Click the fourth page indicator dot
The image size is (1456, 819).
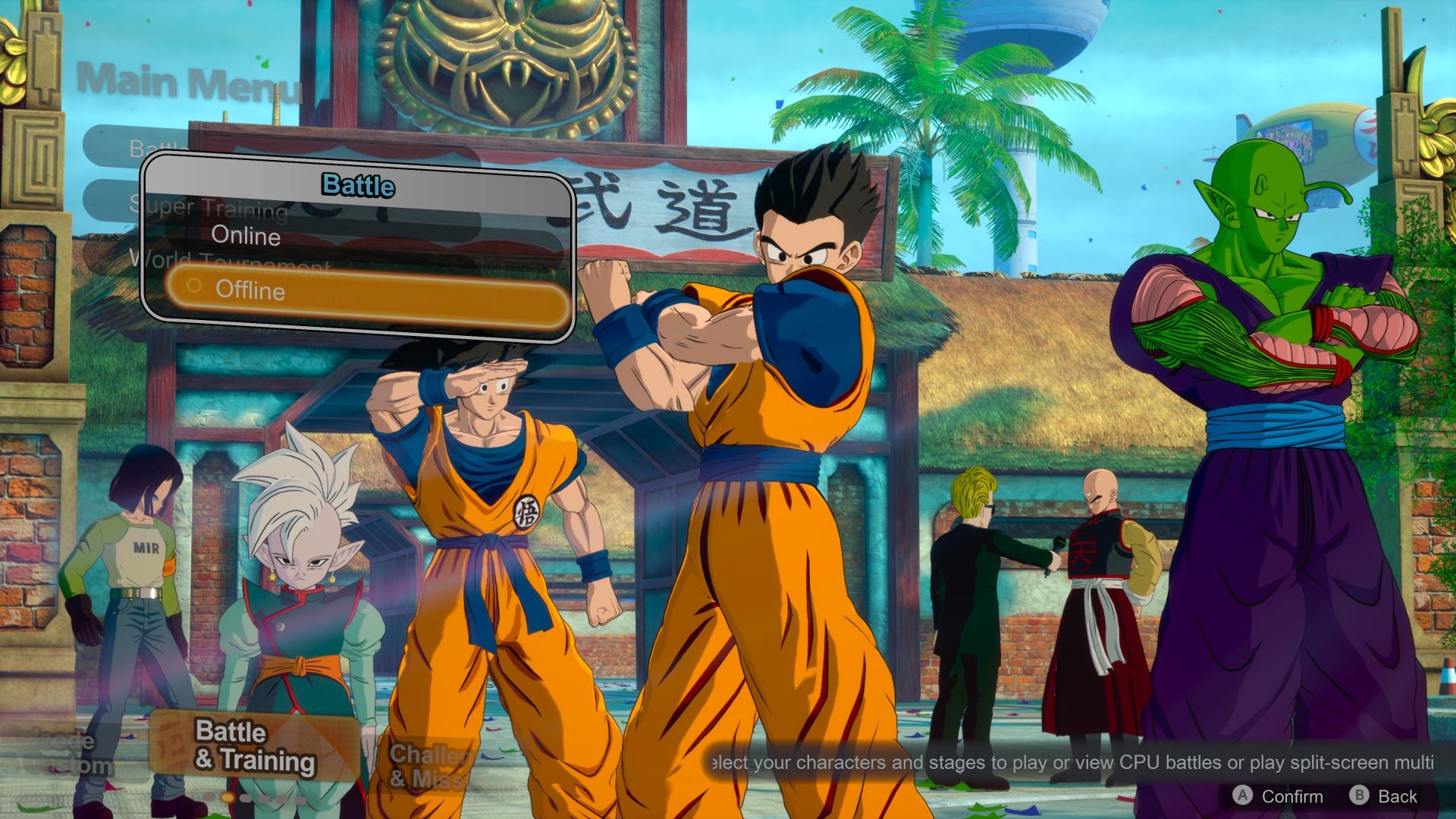point(264,798)
